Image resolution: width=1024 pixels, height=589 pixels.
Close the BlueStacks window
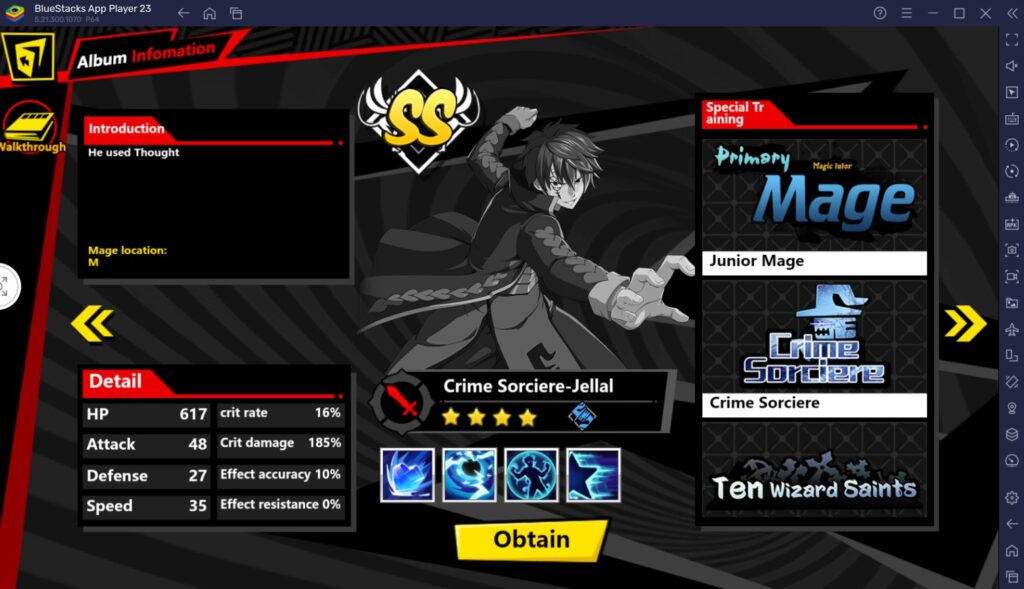[x=984, y=13]
